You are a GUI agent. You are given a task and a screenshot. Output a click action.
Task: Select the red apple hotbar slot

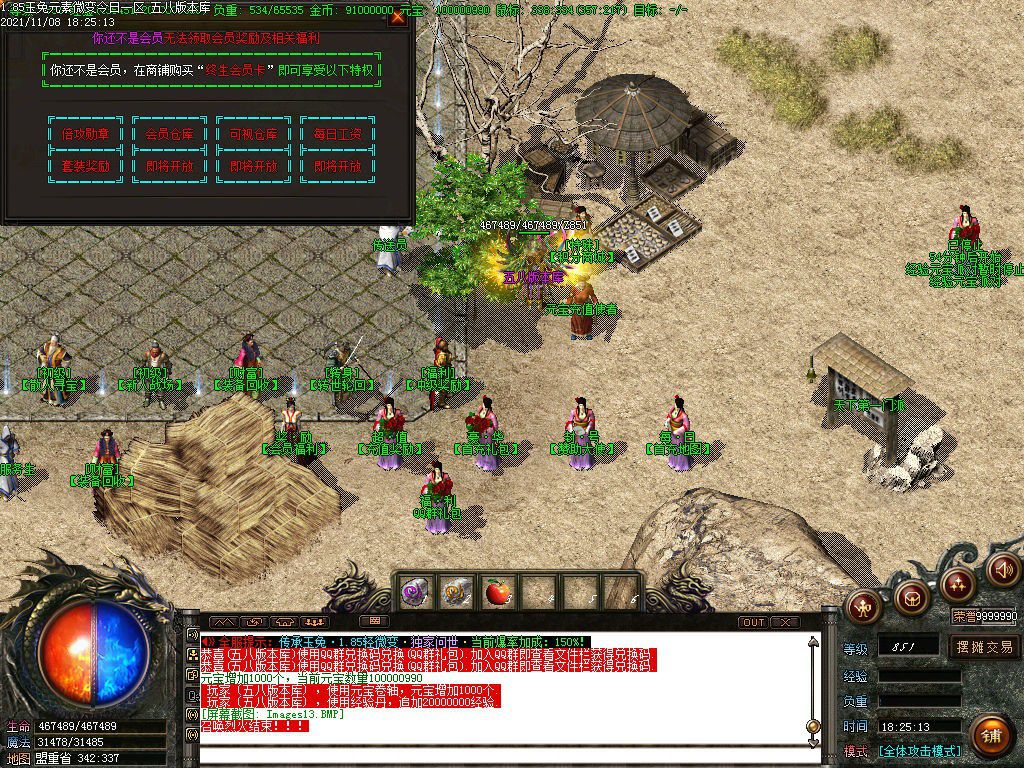pos(497,592)
